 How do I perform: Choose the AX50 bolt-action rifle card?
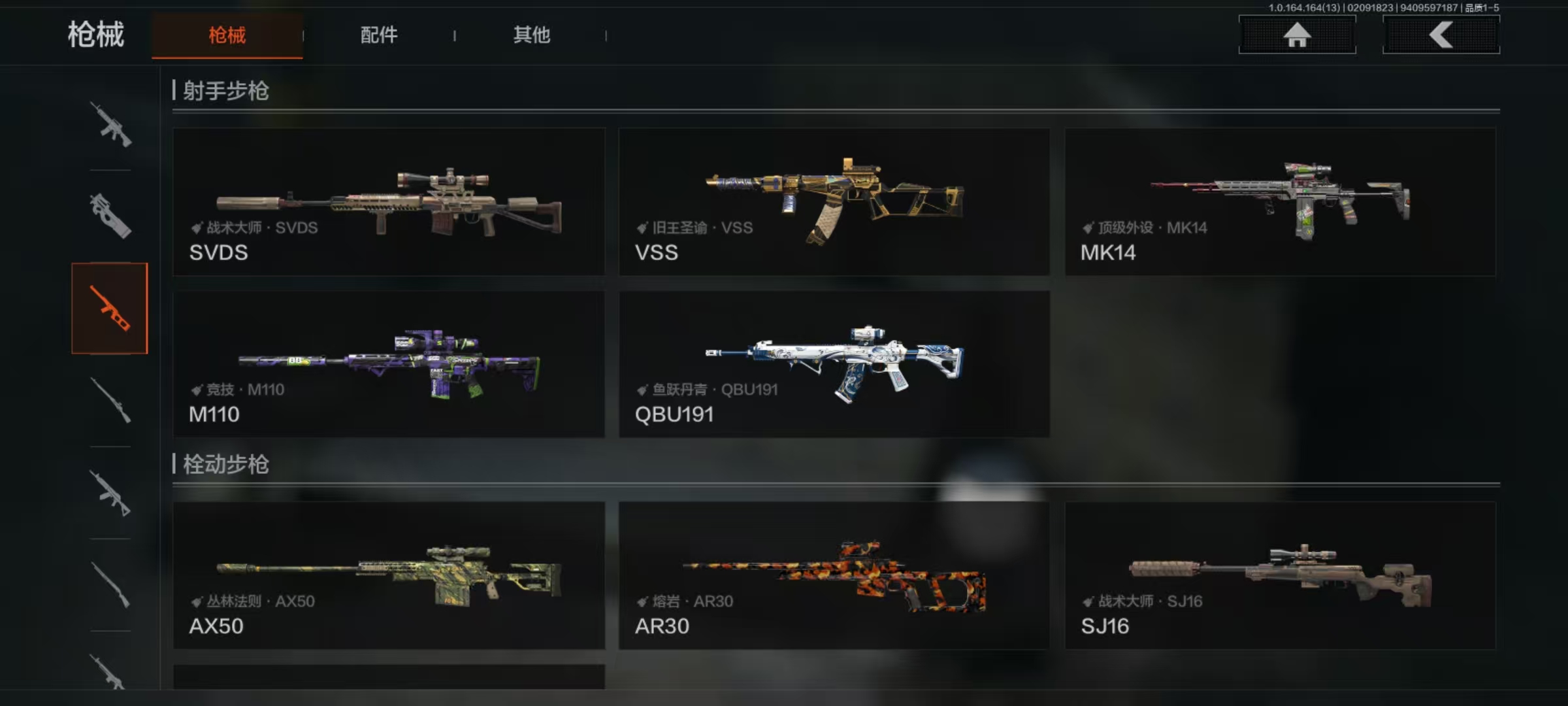(x=389, y=575)
